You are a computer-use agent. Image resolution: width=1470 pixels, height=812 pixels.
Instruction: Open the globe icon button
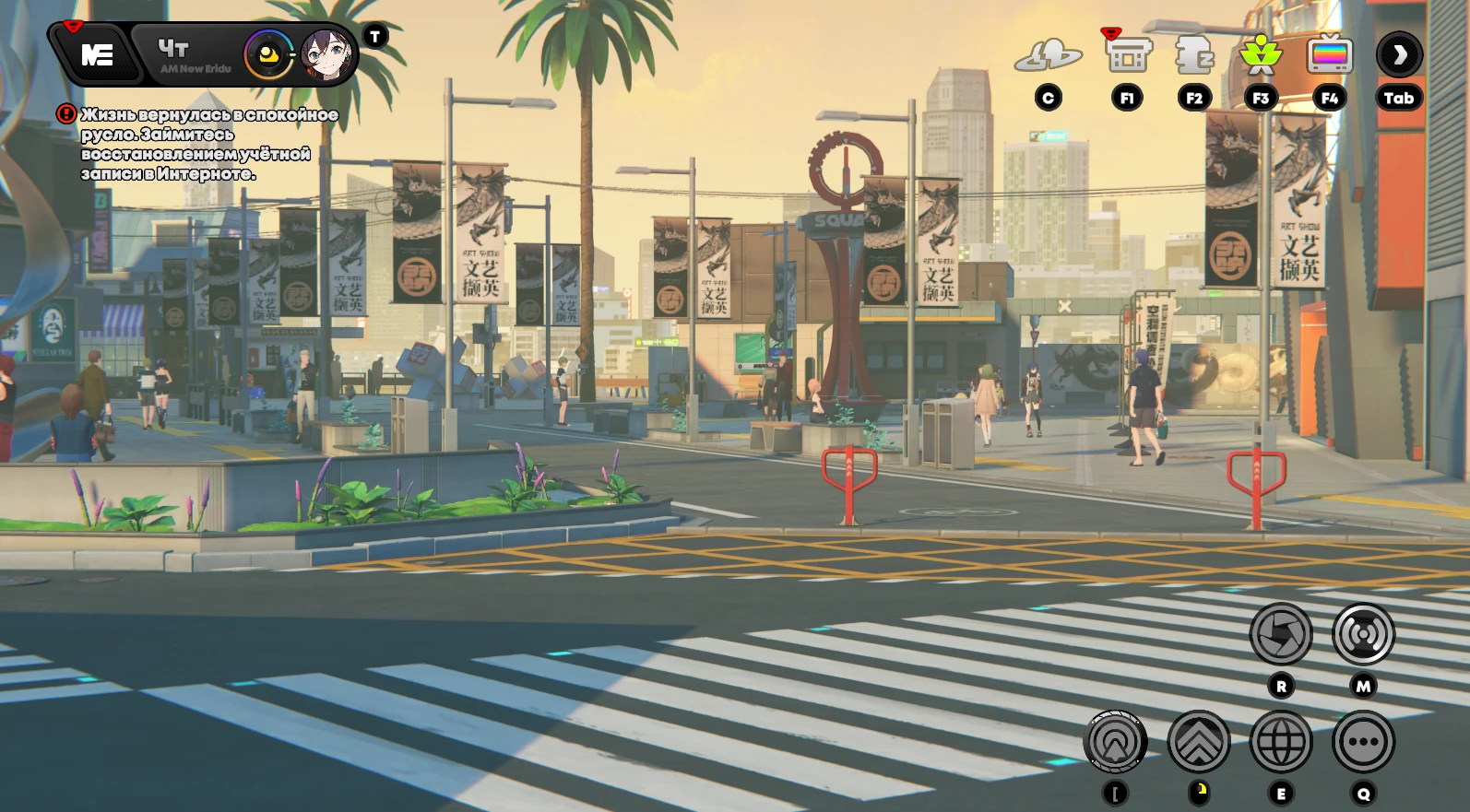click(x=1281, y=742)
